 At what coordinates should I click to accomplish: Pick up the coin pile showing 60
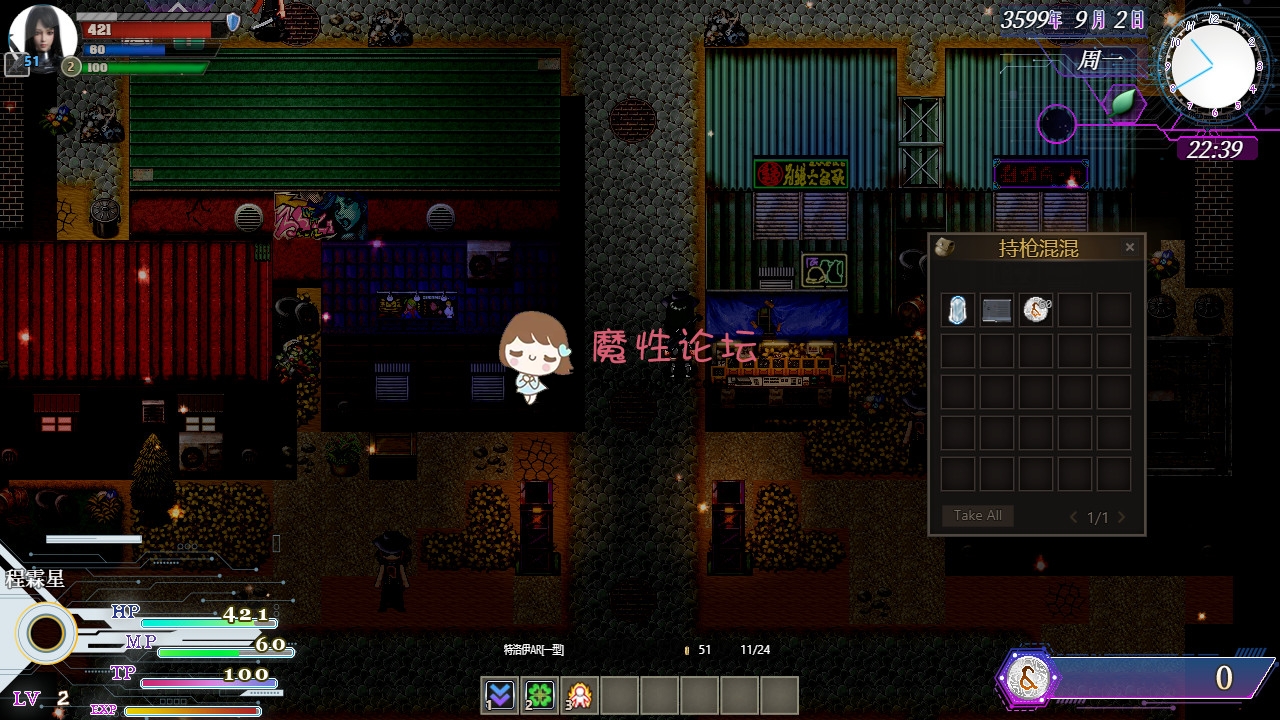[x=1036, y=310]
